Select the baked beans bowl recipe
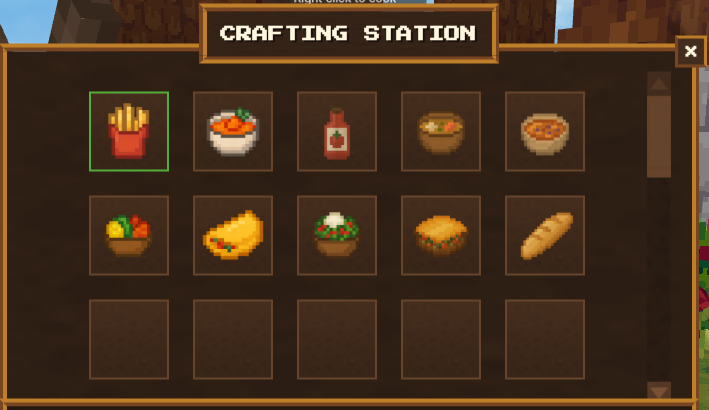 [545, 131]
